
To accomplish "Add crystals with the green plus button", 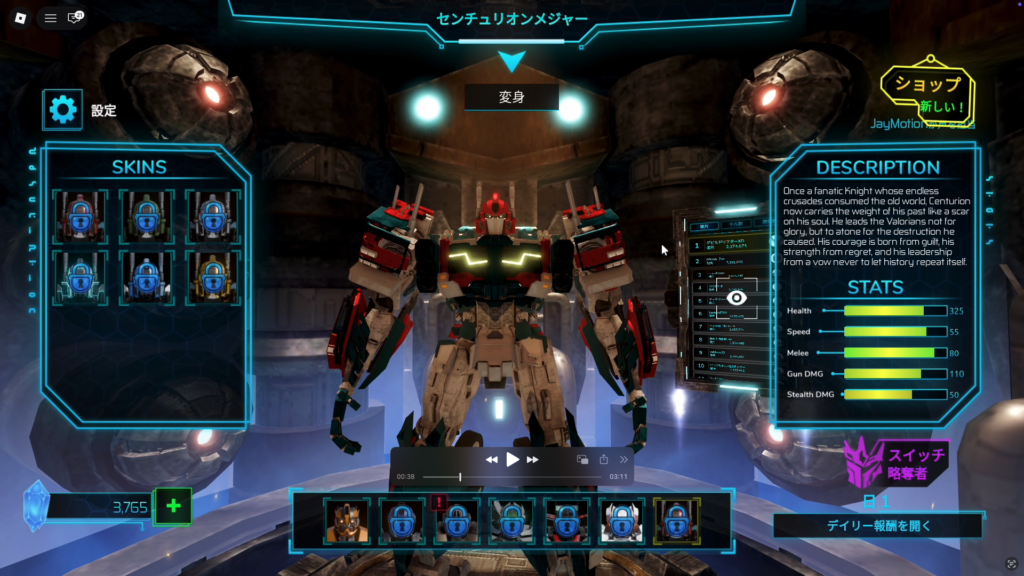I will 172,506.
